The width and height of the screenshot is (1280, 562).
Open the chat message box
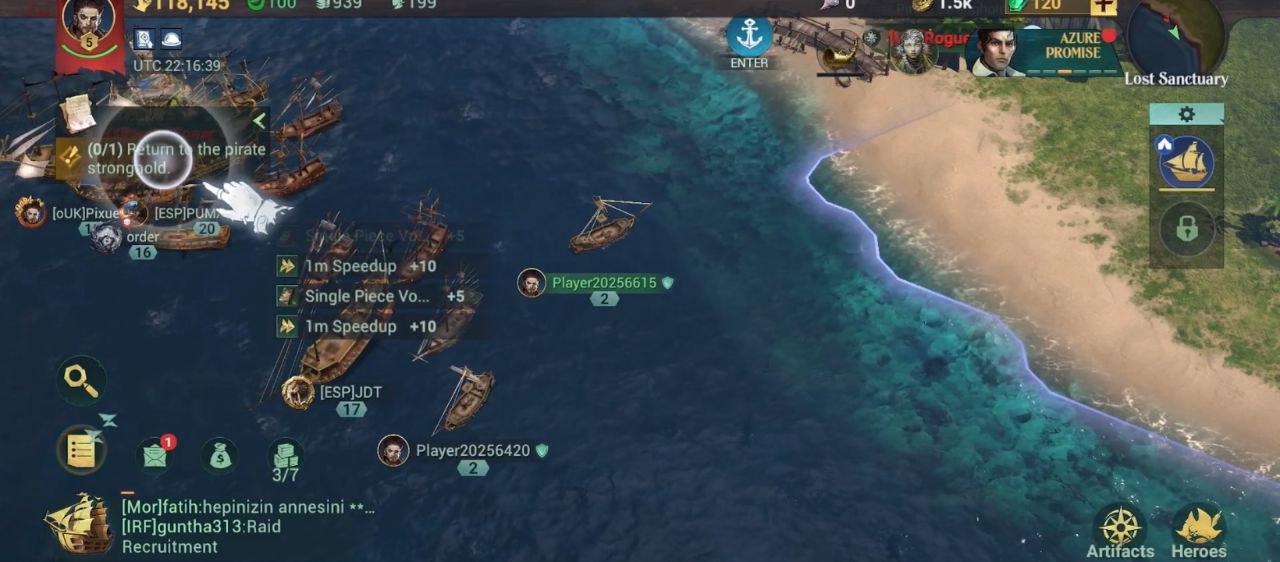click(x=248, y=527)
